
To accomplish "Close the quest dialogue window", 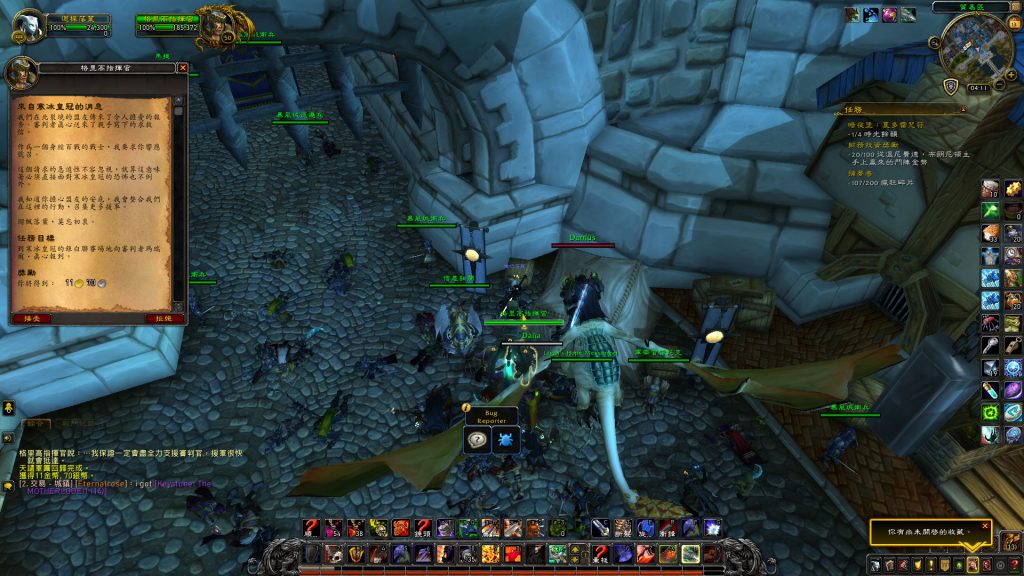I will 182,68.
